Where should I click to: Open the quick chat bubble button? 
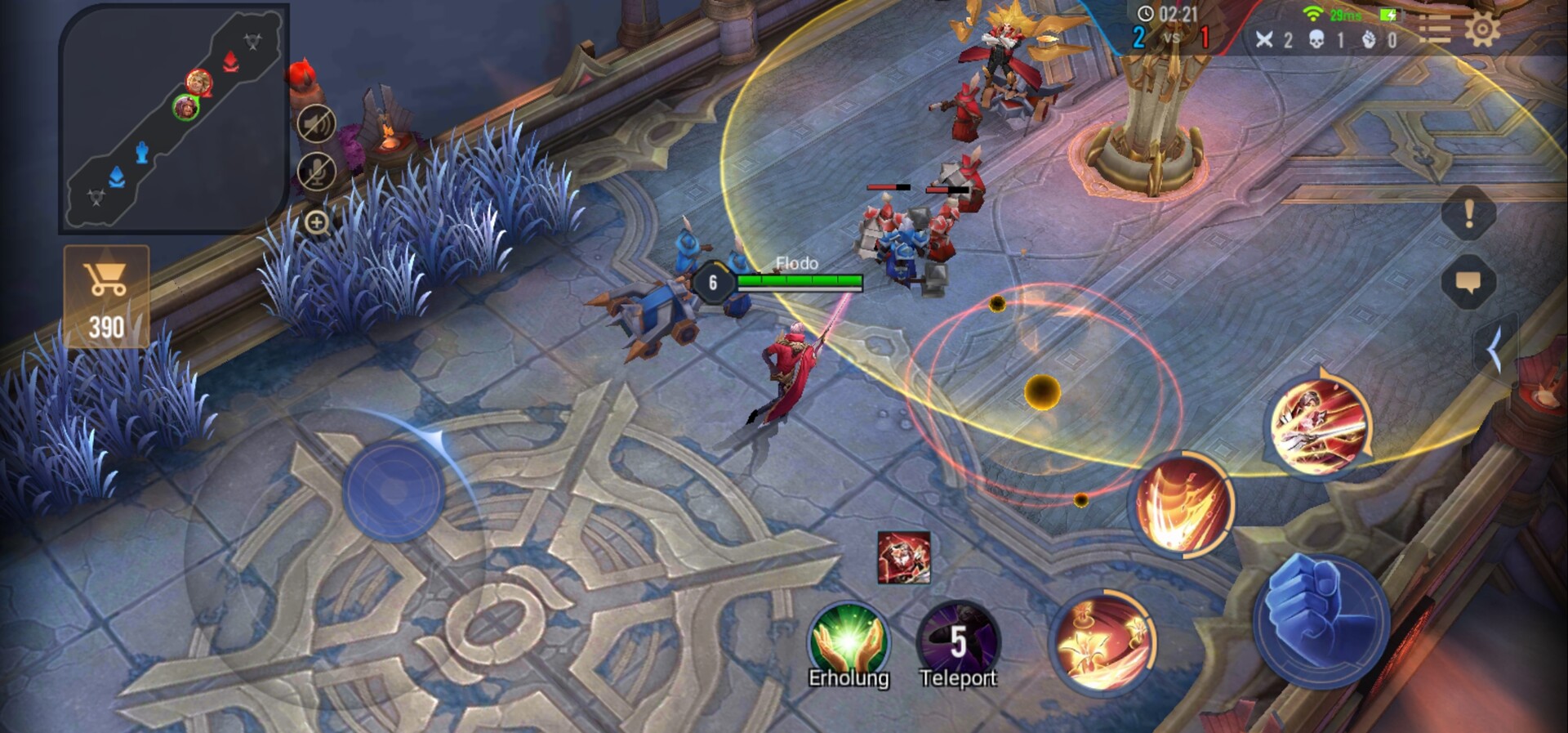pos(1468,283)
